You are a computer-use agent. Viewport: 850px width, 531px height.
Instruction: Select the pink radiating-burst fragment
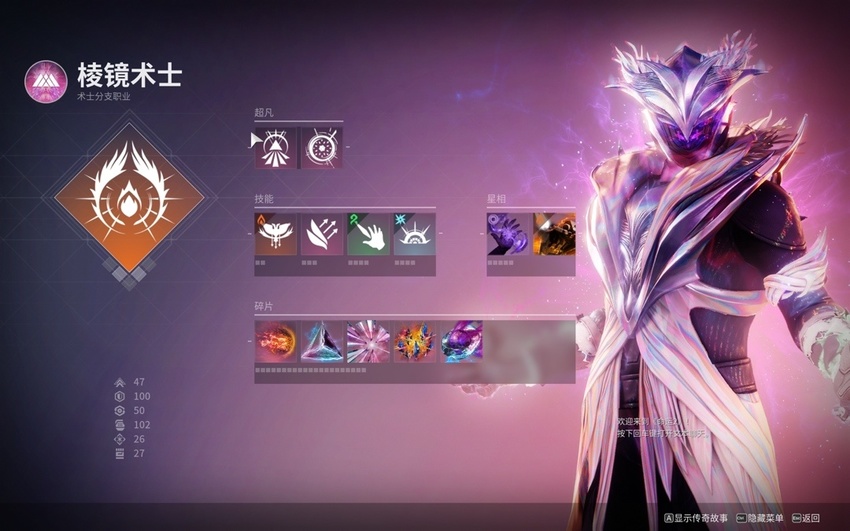click(368, 342)
